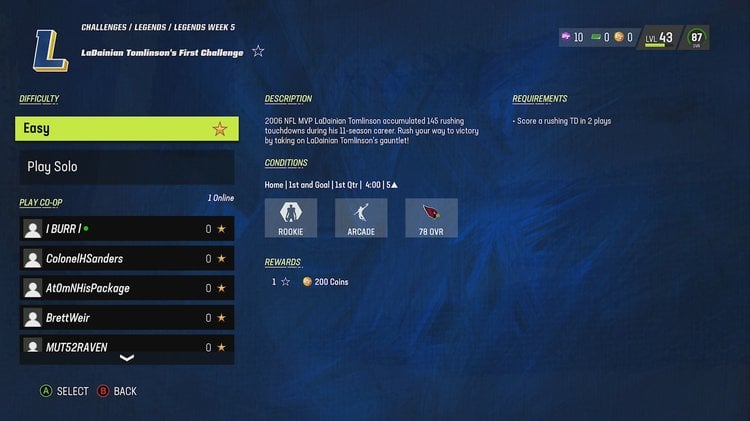This screenshot has height=421, width=750.
Task: Open the player level 43 badge
Action: point(659,38)
